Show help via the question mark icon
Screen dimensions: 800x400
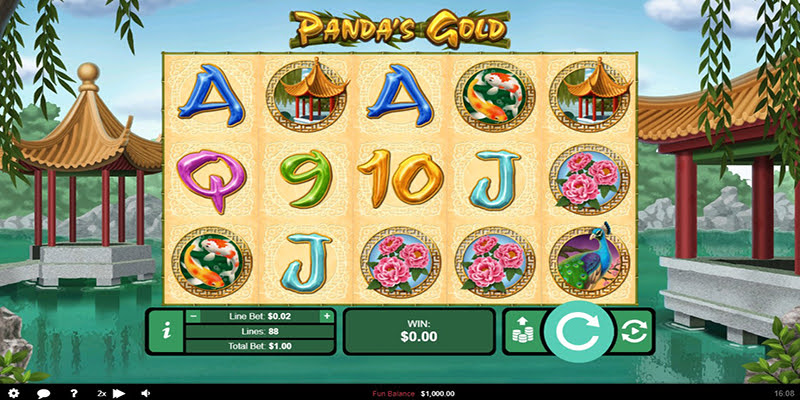[73, 393]
